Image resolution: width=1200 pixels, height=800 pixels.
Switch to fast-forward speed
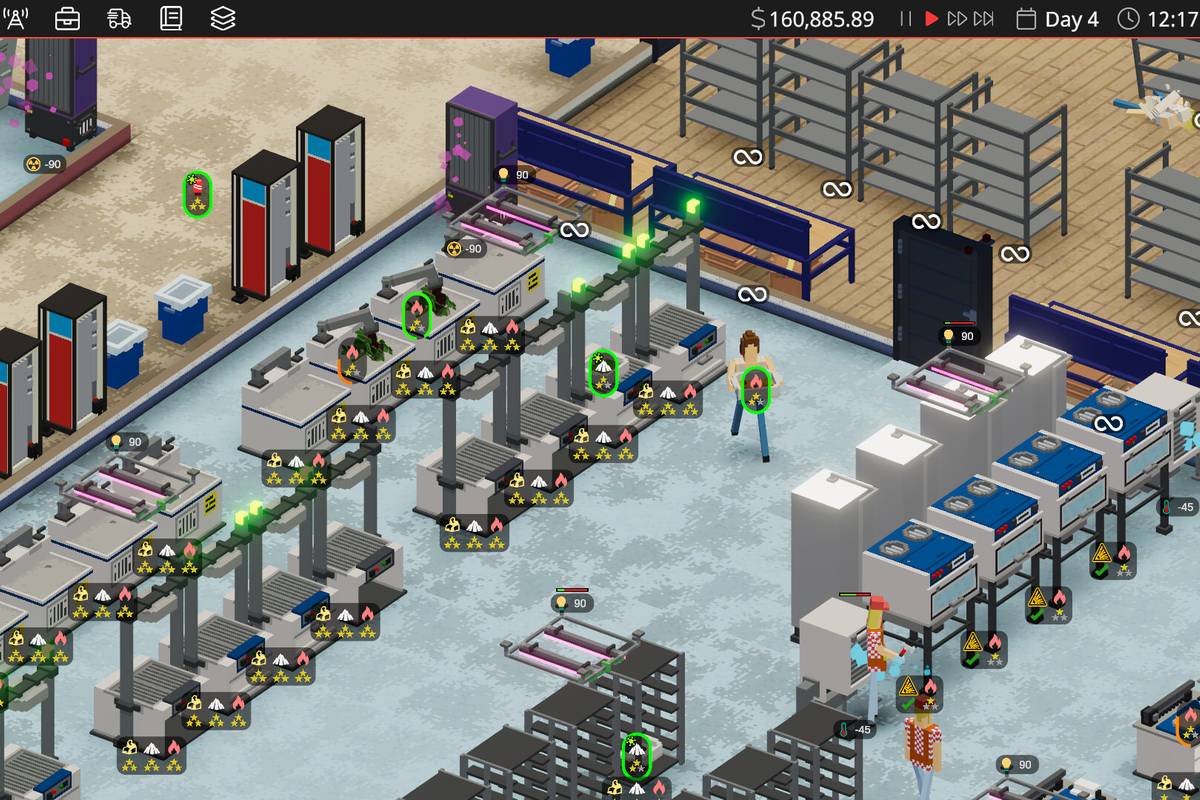[957, 19]
